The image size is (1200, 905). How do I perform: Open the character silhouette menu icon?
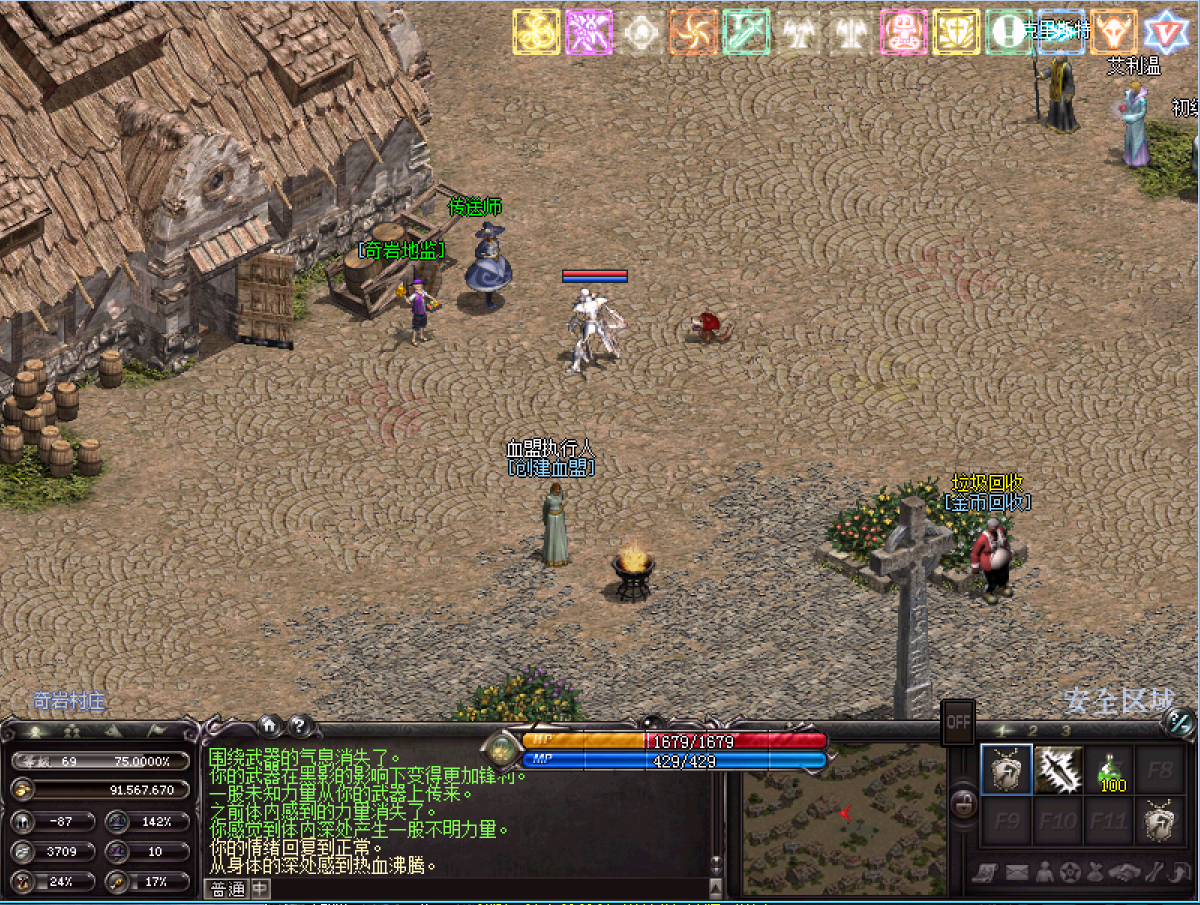[1044, 873]
